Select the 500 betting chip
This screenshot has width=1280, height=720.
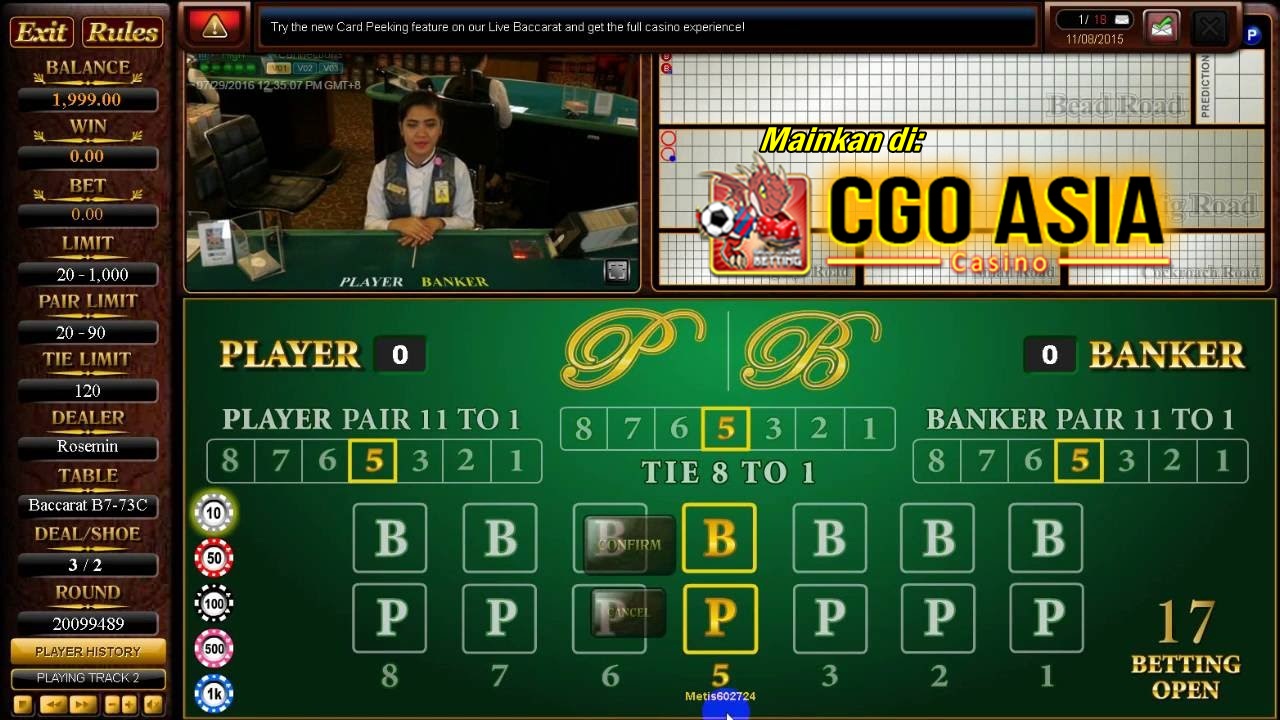pyautogui.click(x=214, y=648)
